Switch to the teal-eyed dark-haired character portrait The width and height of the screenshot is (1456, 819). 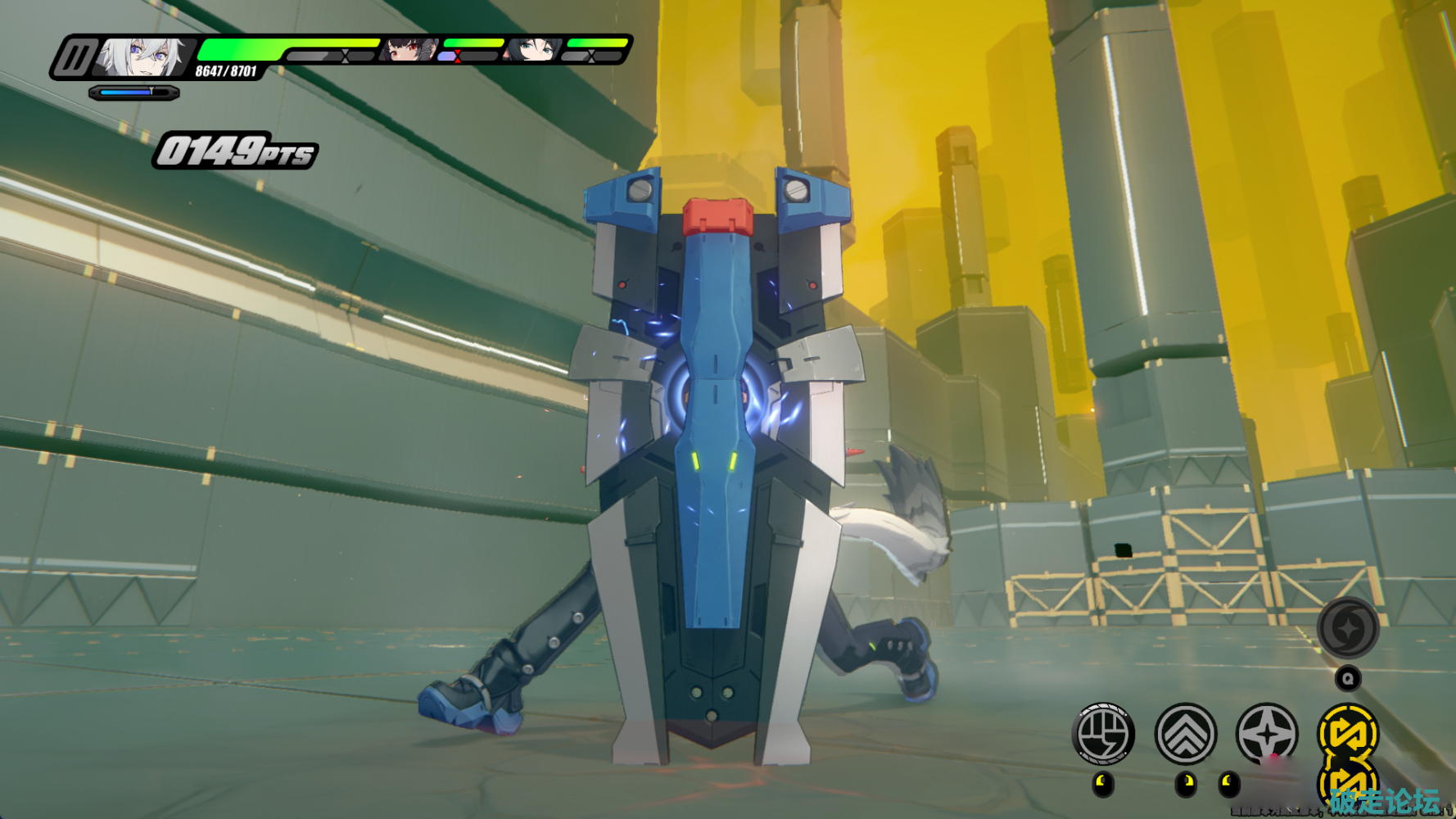[532, 49]
